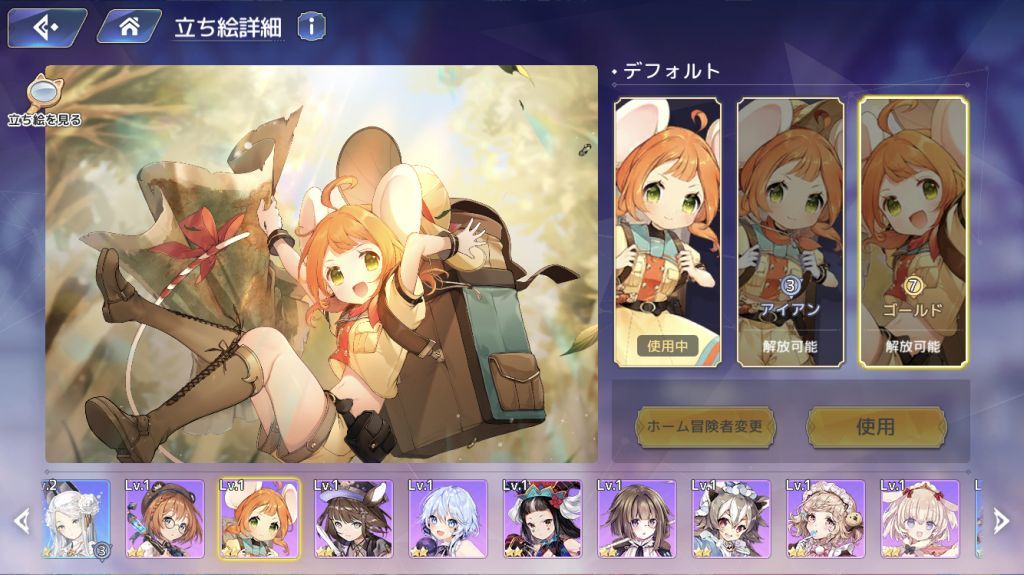
Task: Choose the アイアン illustration card
Action: point(790,230)
